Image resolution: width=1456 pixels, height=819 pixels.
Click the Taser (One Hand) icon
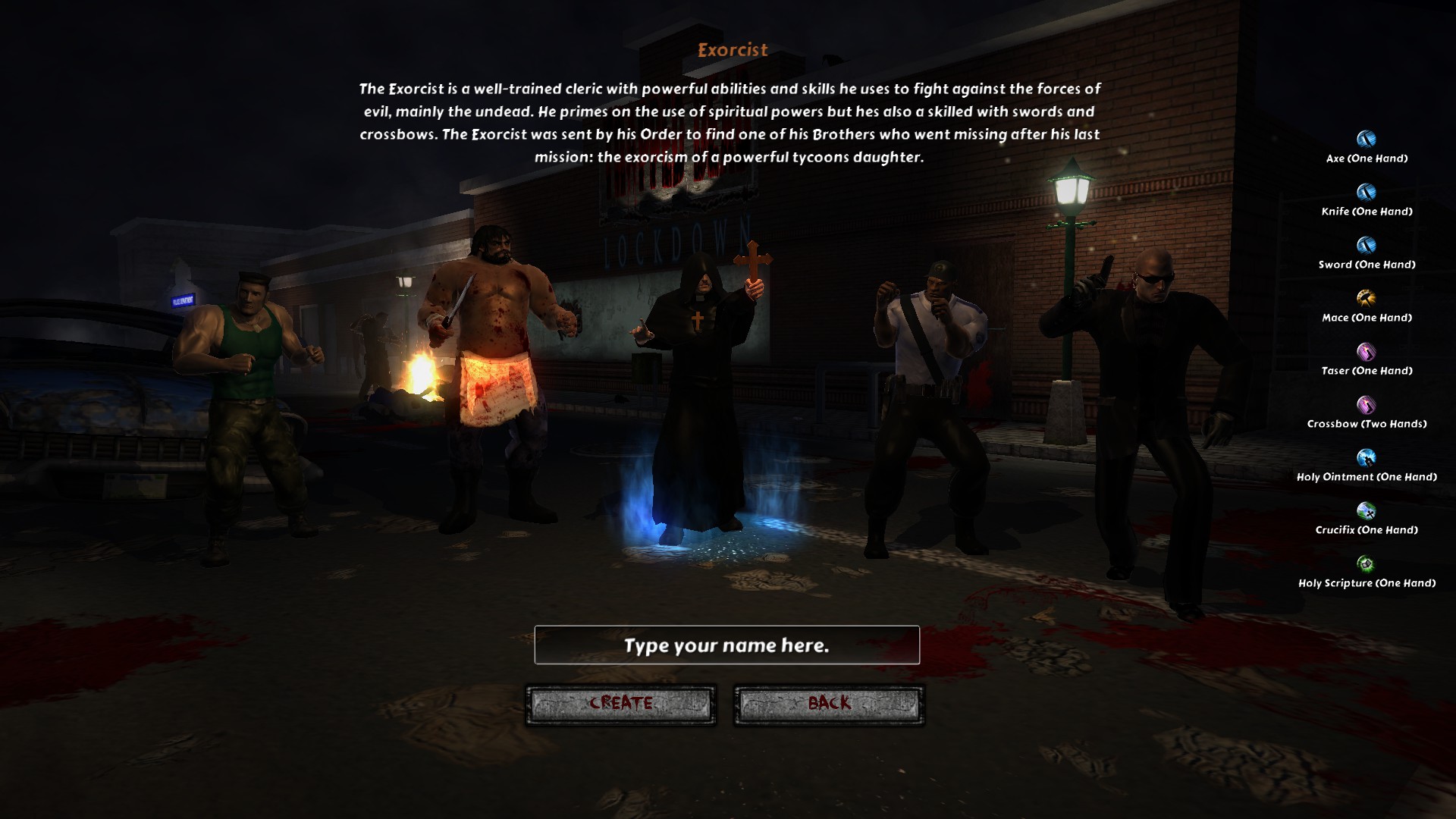coord(1366,351)
